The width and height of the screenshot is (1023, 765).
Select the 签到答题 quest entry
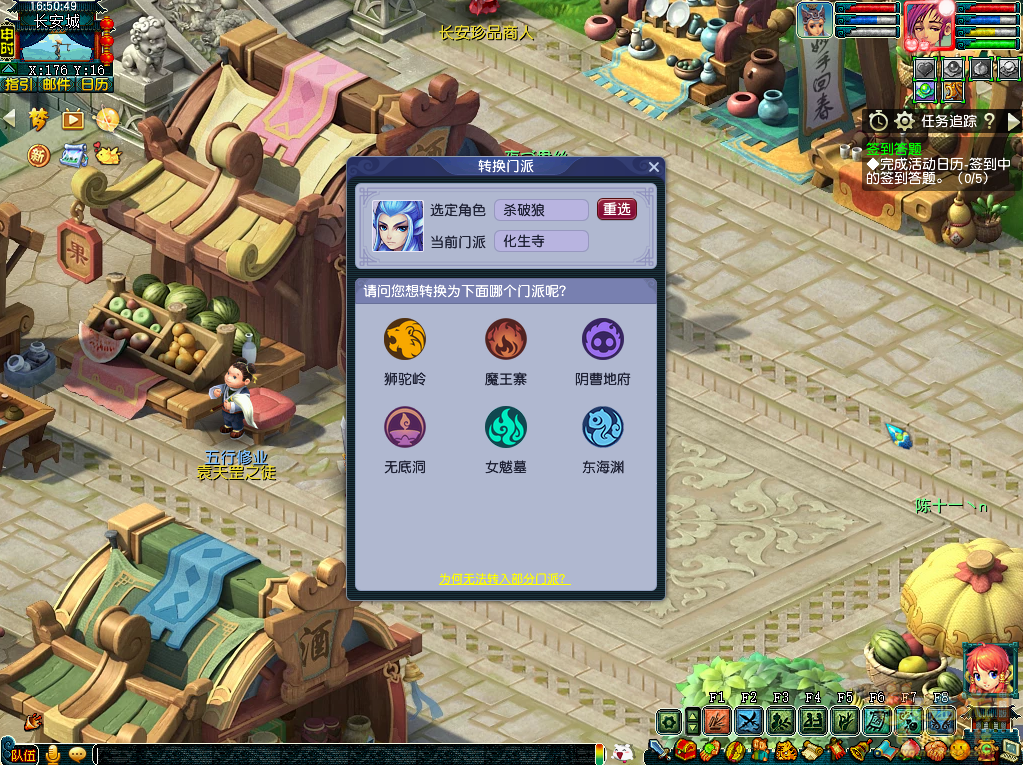(x=894, y=149)
